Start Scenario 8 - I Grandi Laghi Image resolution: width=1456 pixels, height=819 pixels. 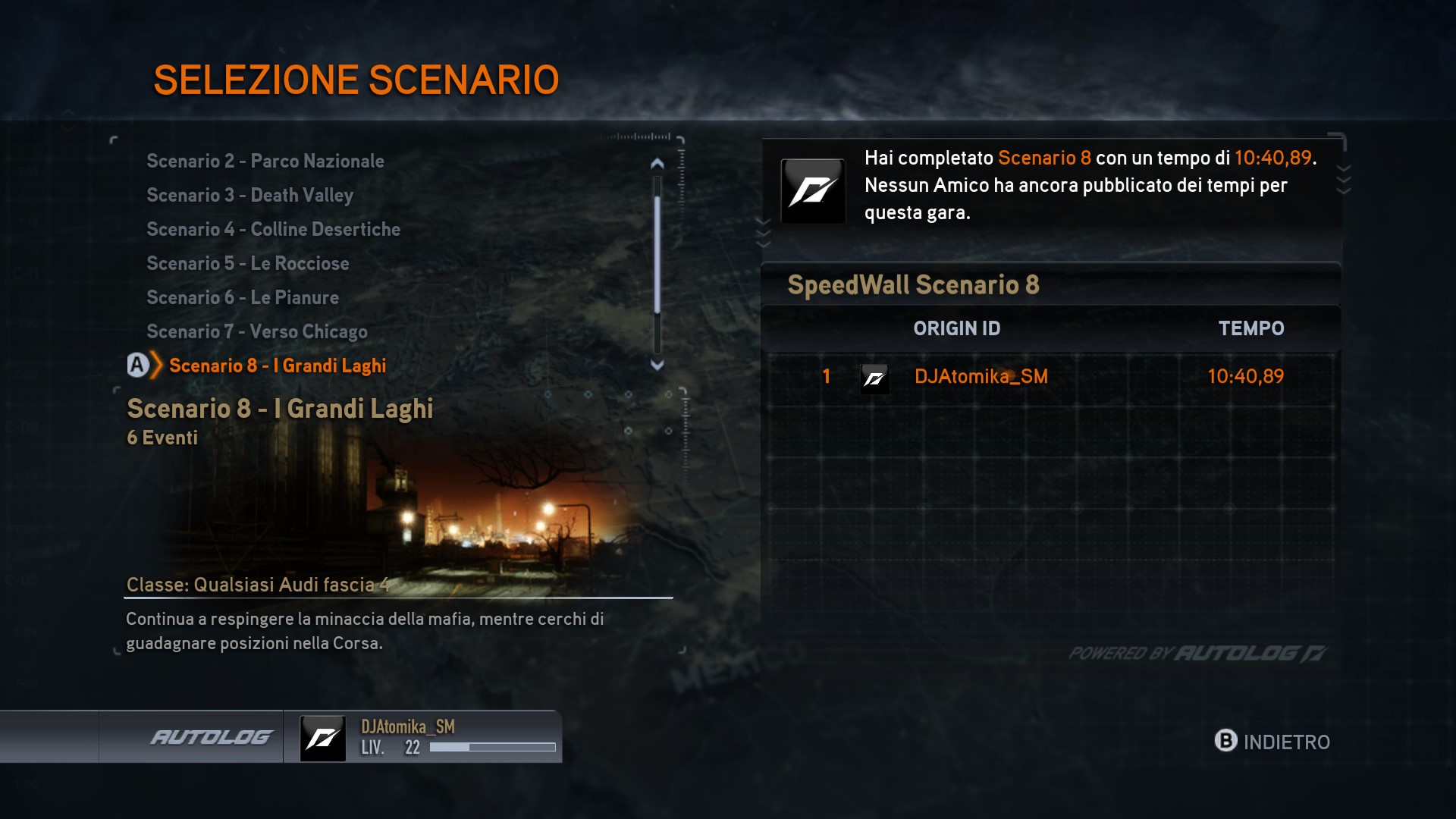click(277, 366)
